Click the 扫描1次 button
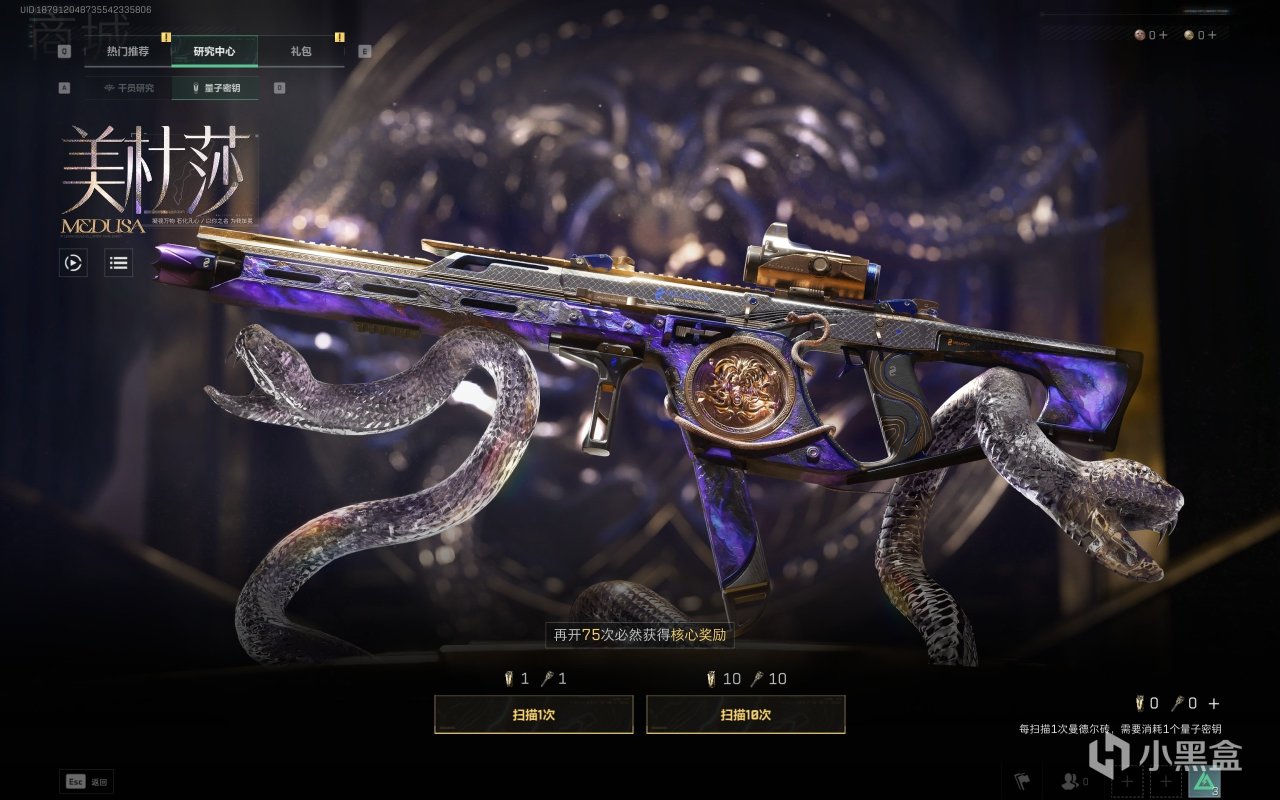Viewport: 1280px width, 800px height. [x=533, y=715]
